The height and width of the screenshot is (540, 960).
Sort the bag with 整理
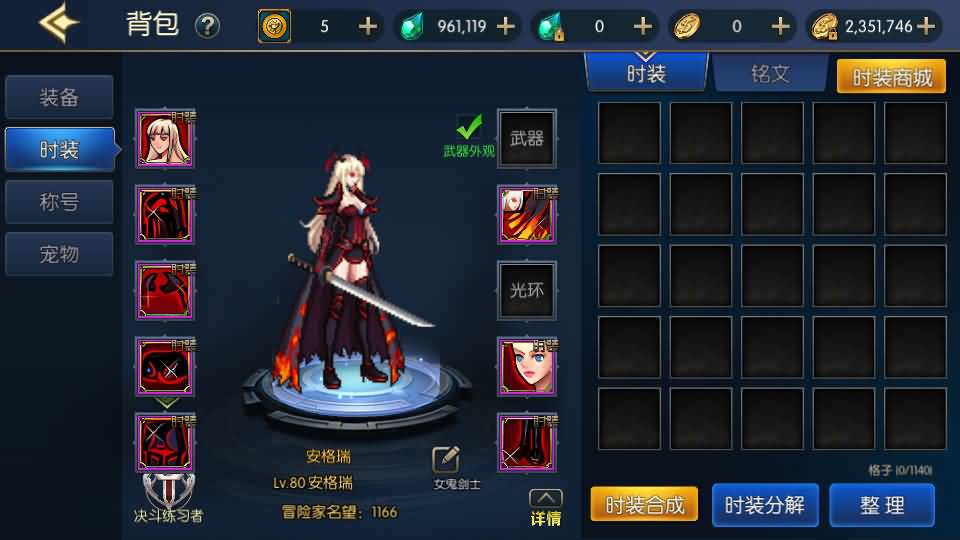coord(882,505)
